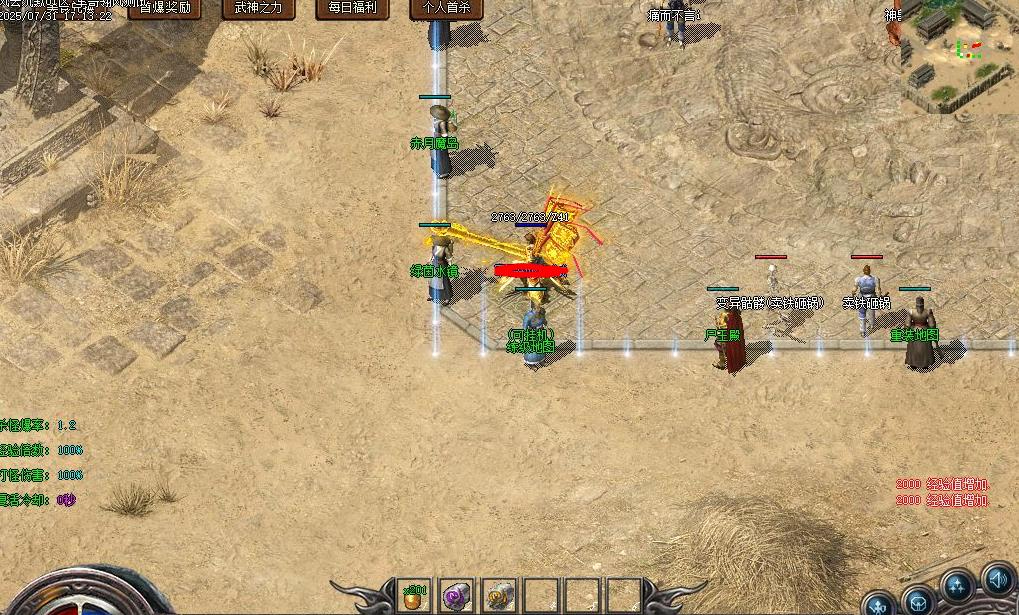Use the golden scroll hotbar item
This screenshot has width=1019, height=615.
[498, 595]
